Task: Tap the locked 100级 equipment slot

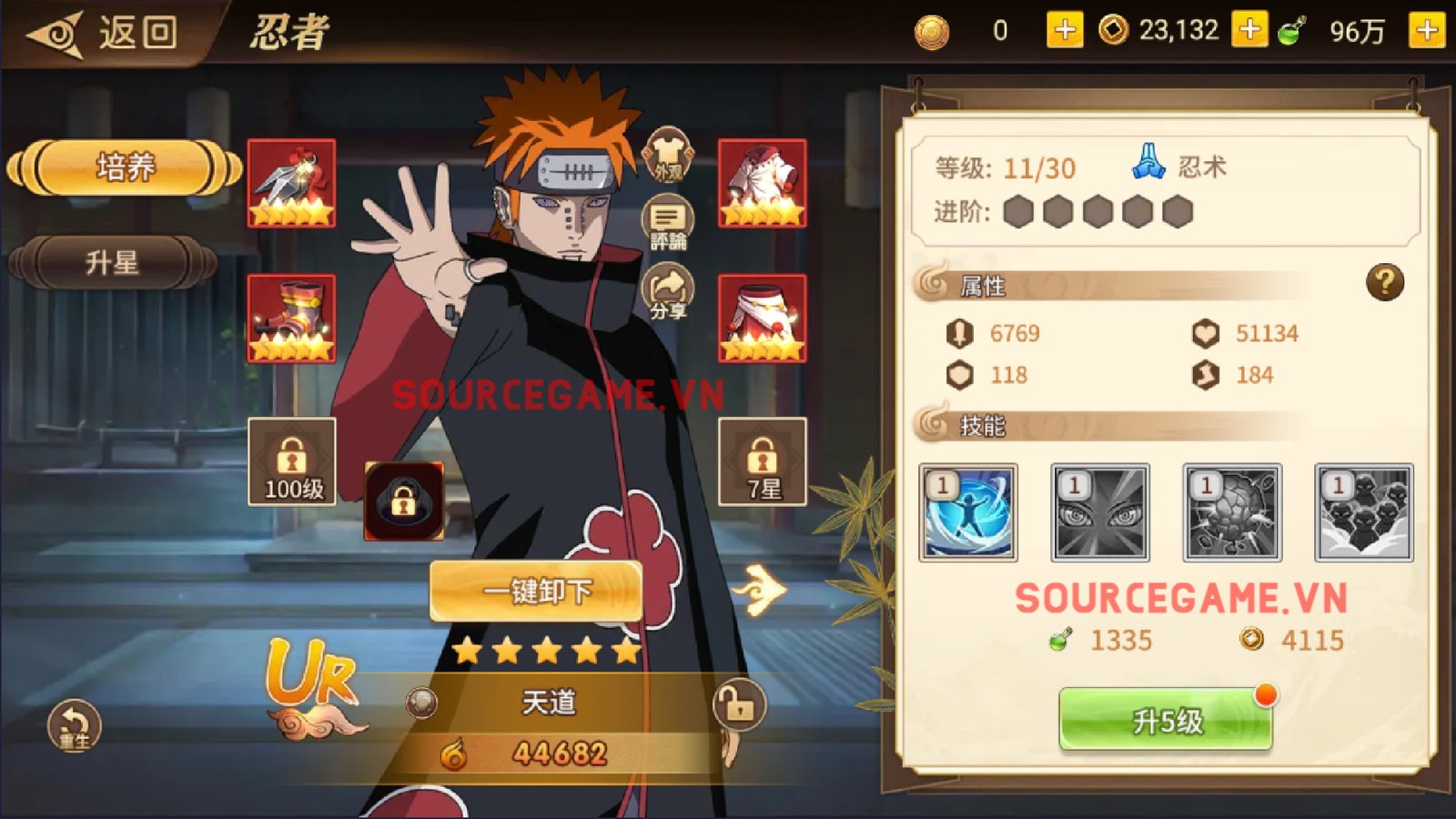Action: 292,462
